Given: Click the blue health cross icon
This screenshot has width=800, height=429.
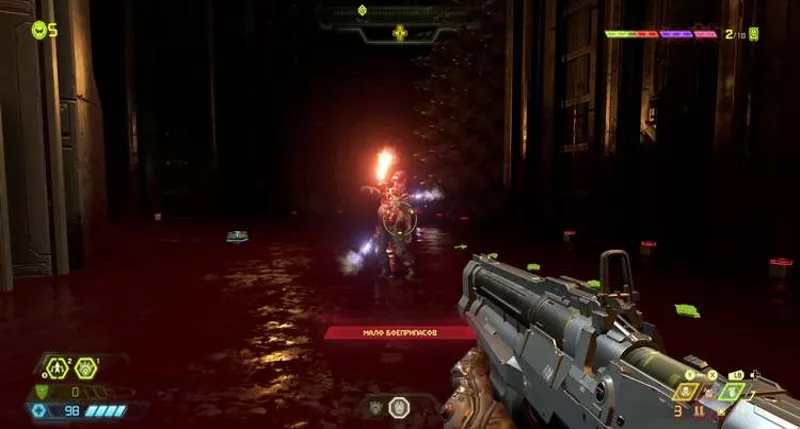Looking at the screenshot, I should pos(40,410).
